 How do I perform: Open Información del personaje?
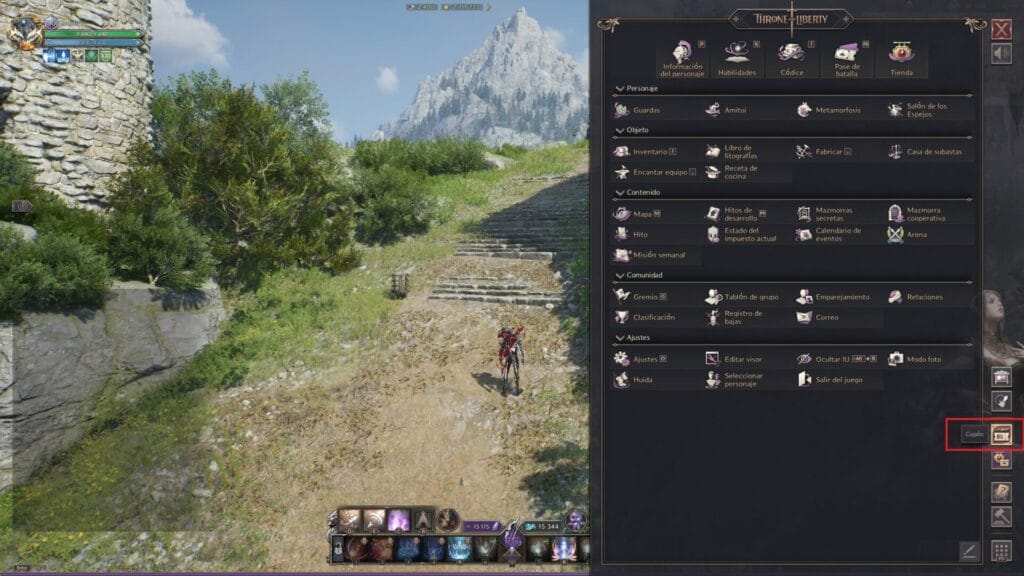point(683,59)
